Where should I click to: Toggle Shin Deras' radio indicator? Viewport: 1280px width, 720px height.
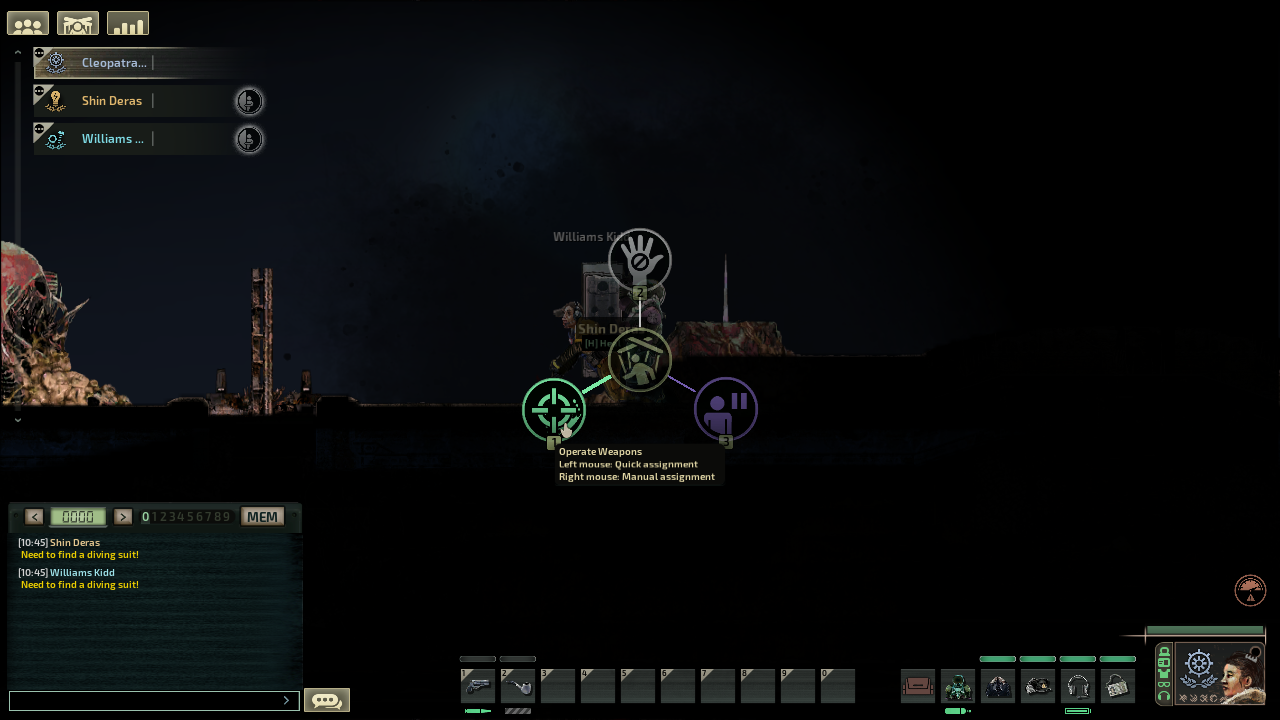pos(248,100)
